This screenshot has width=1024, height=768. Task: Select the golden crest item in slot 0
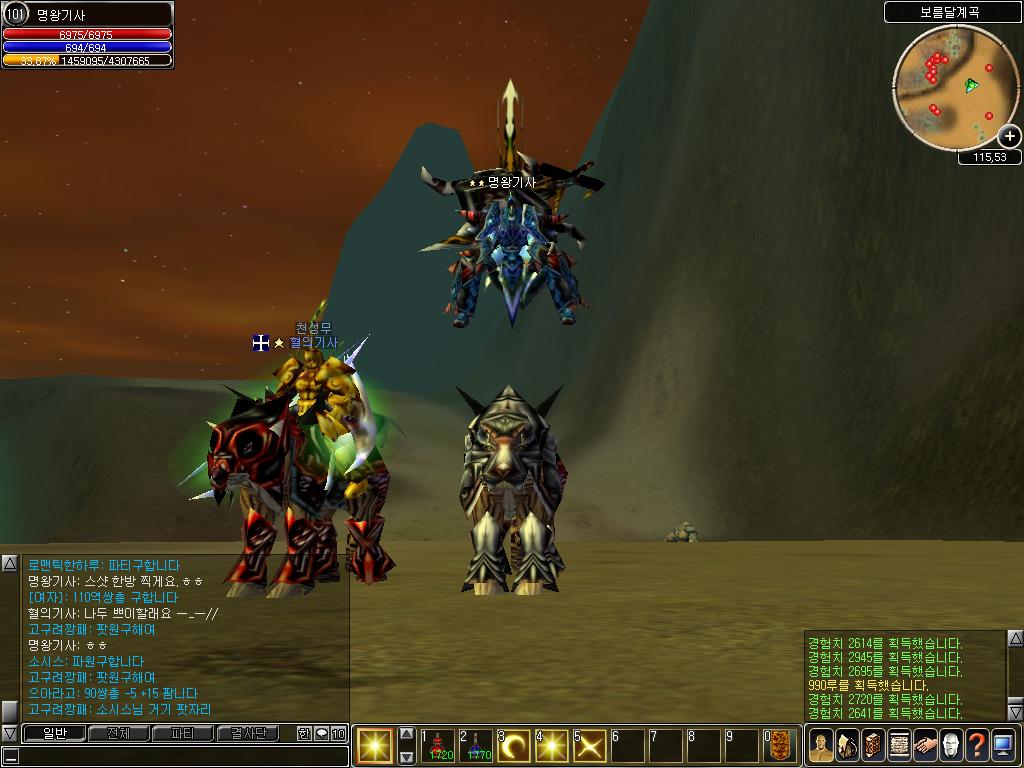pyautogui.click(x=780, y=746)
